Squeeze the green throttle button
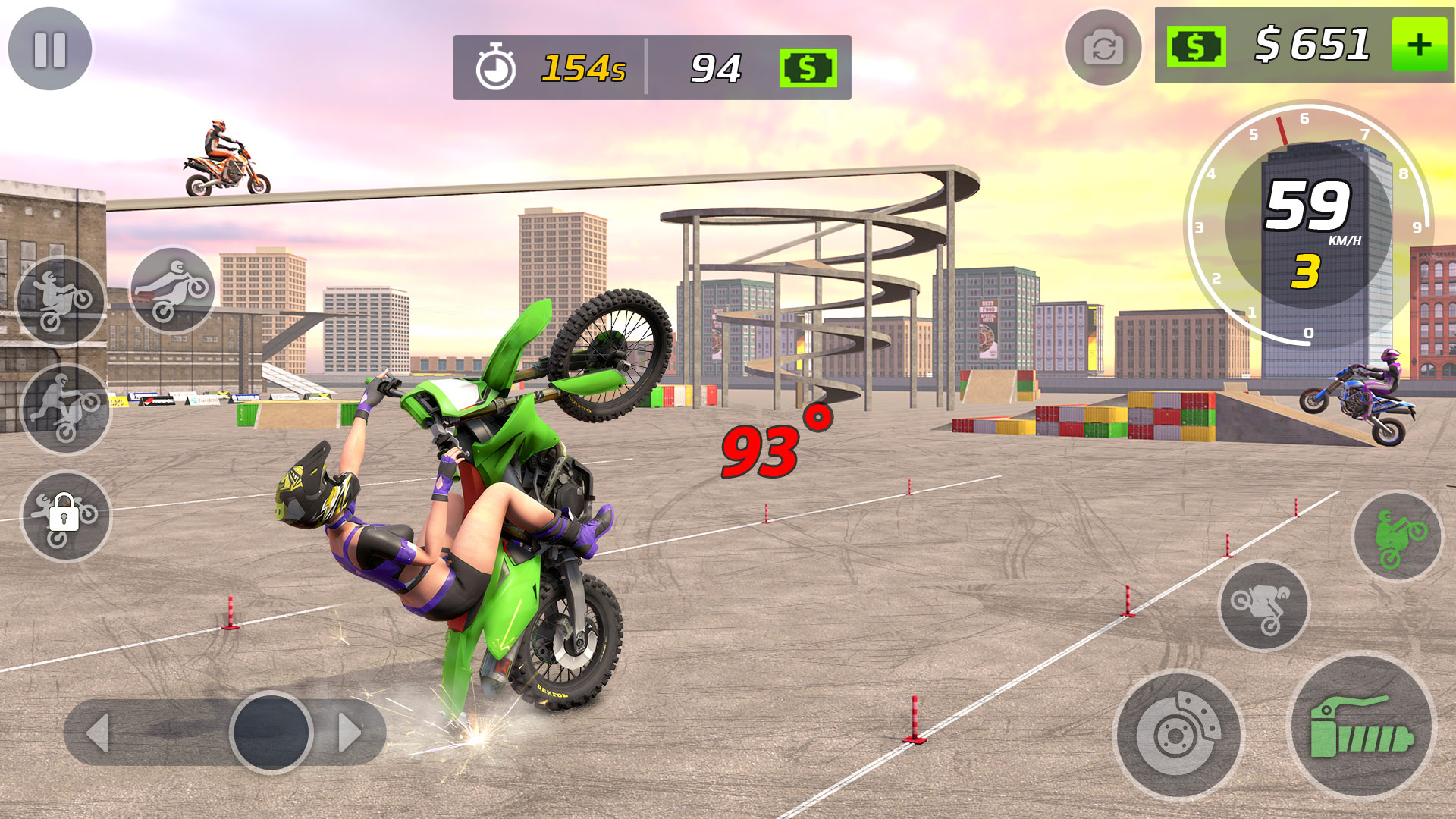 pos(1362,727)
